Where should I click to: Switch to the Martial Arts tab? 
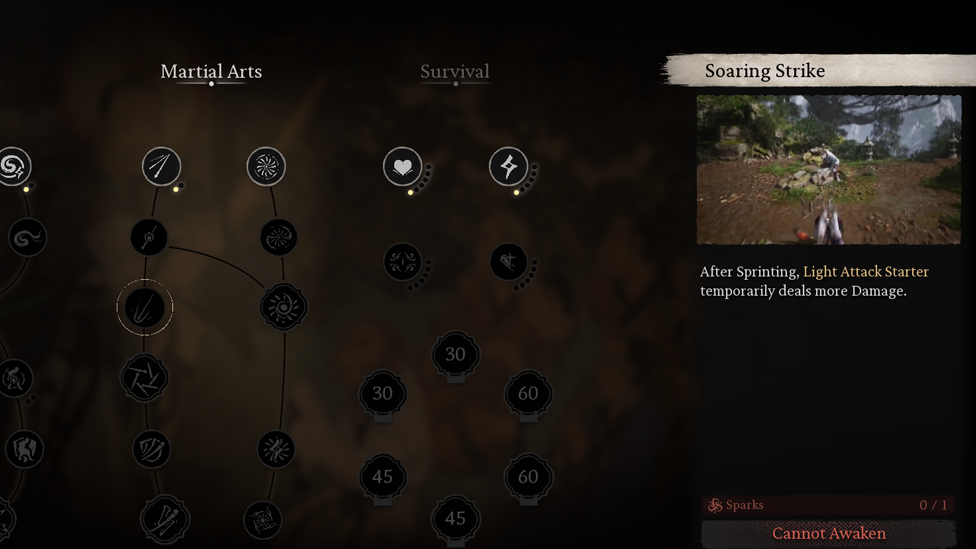(211, 72)
